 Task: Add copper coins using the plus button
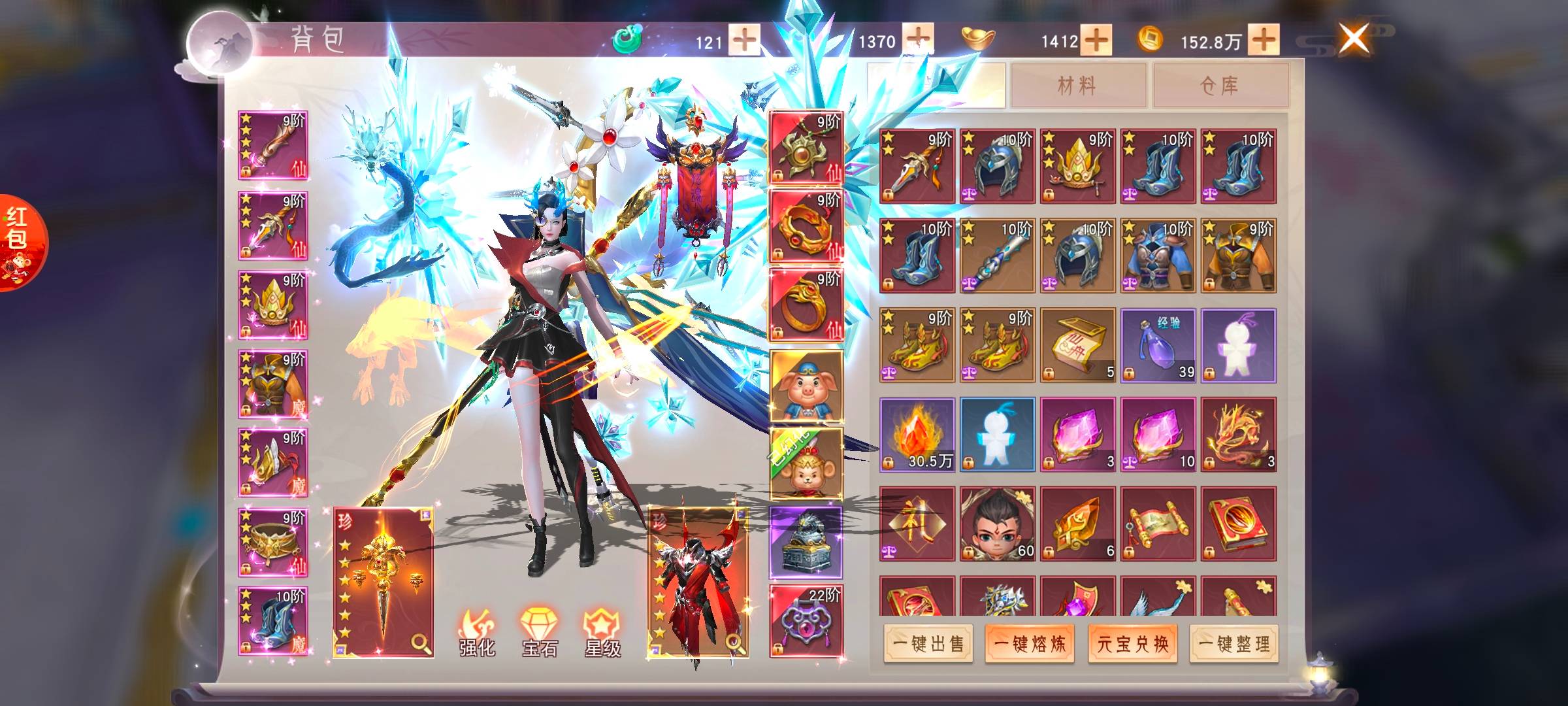point(1264,41)
